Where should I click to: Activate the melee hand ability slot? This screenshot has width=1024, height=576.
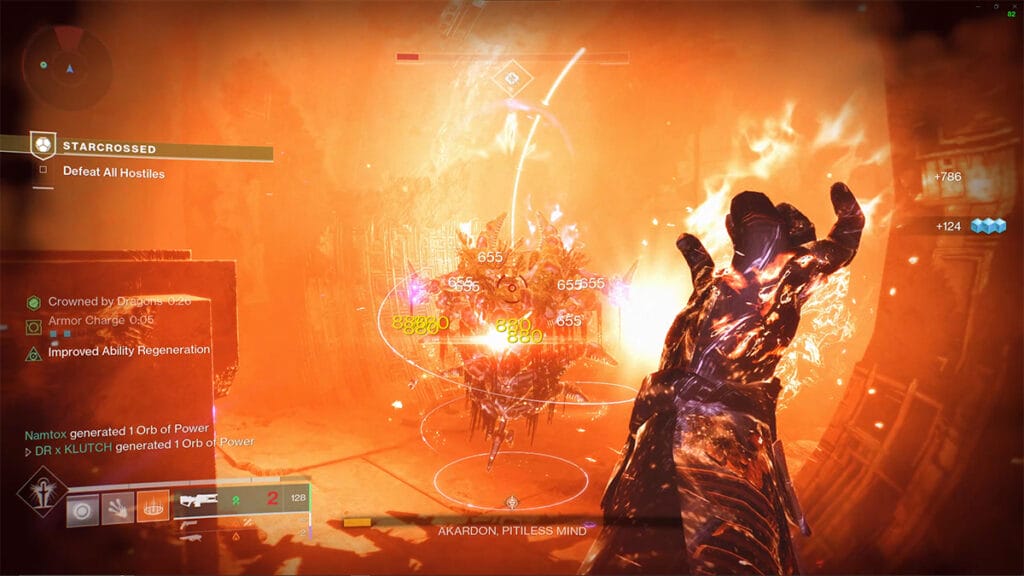tap(118, 507)
